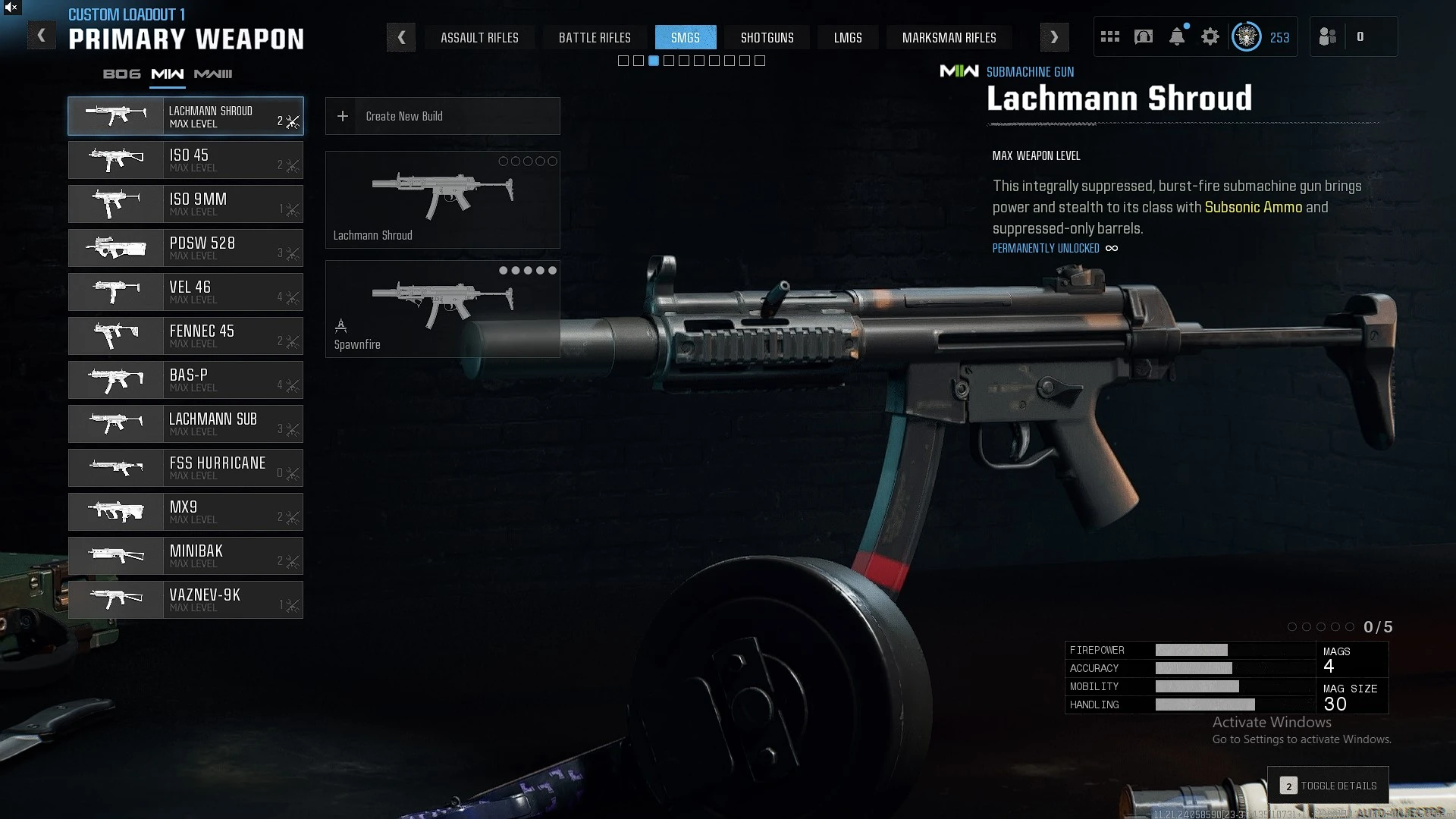Select the FSS Hurricane weapon
This screenshot has height=819, width=1456.
click(186, 468)
